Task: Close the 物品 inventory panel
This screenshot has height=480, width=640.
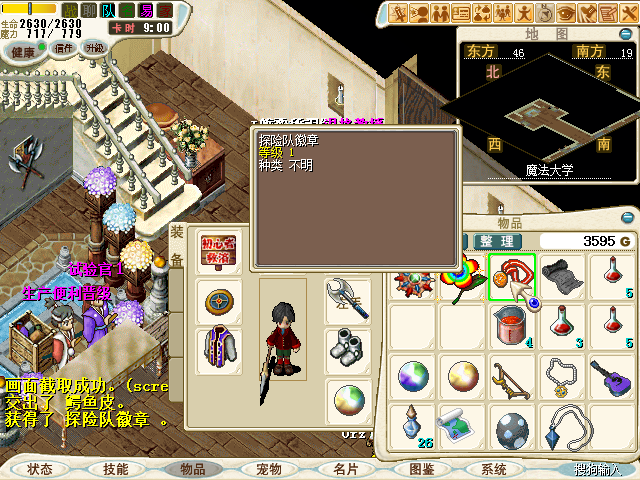Action: click(628, 219)
